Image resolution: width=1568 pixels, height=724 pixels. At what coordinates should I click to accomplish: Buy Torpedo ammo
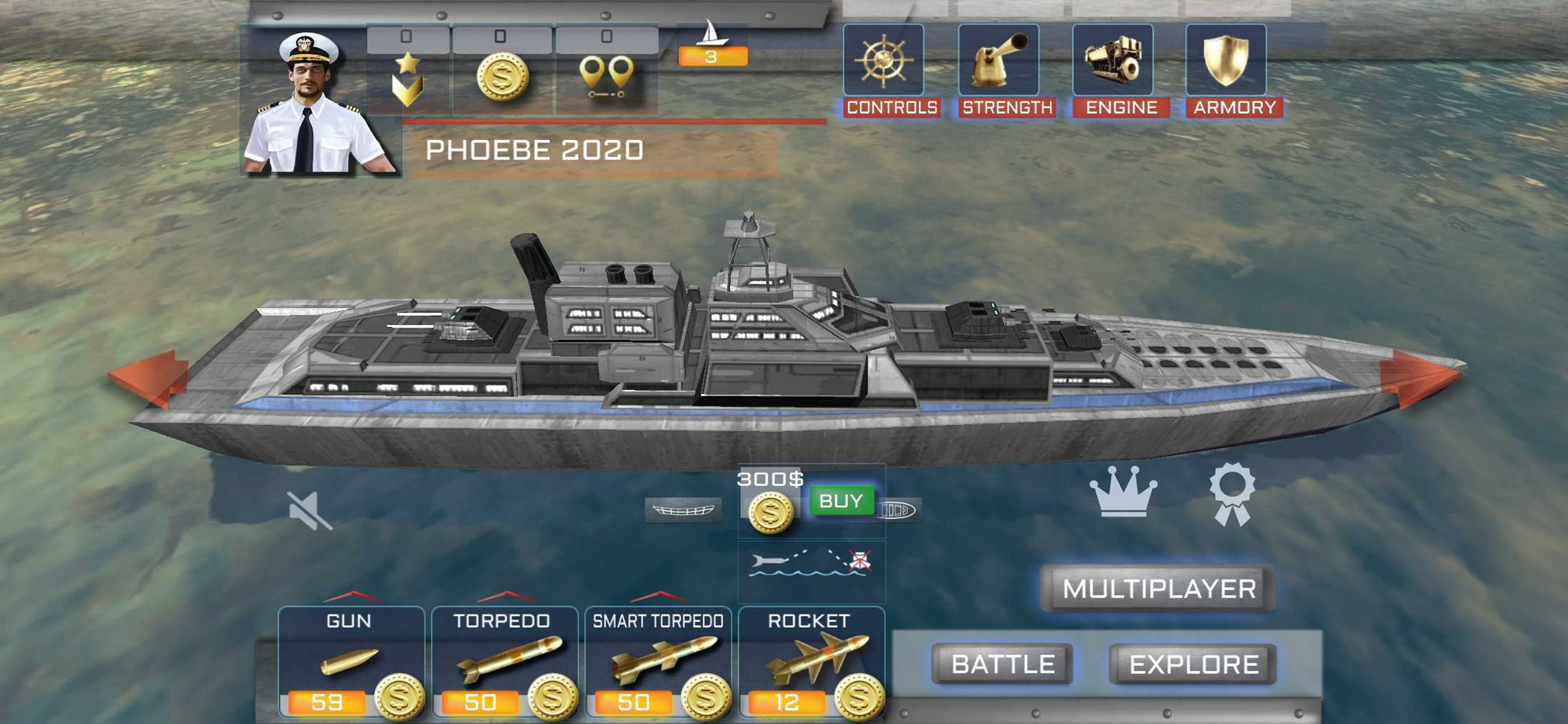(x=552, y=698)
